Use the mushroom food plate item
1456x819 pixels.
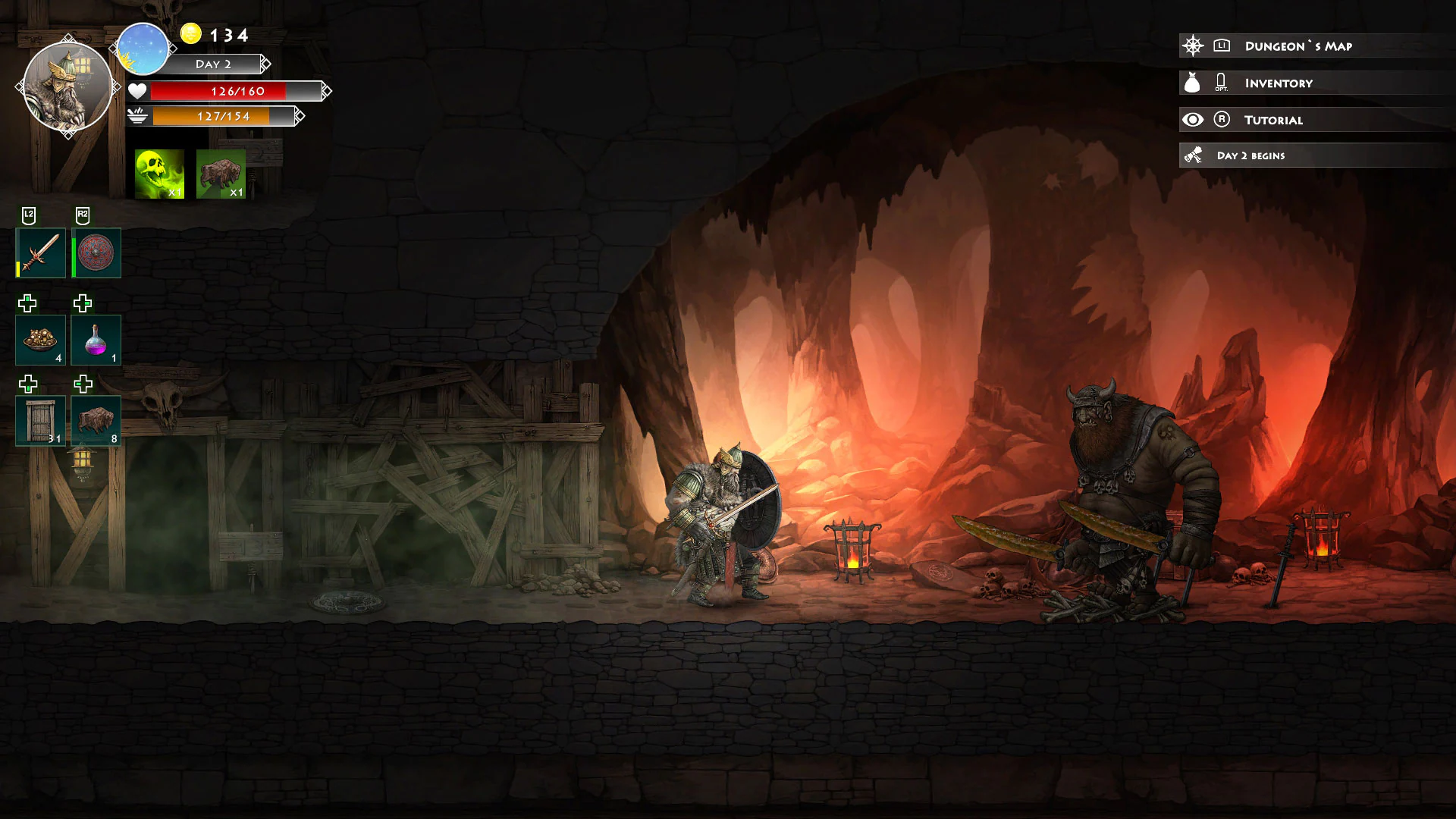click(x=40, y=340)
